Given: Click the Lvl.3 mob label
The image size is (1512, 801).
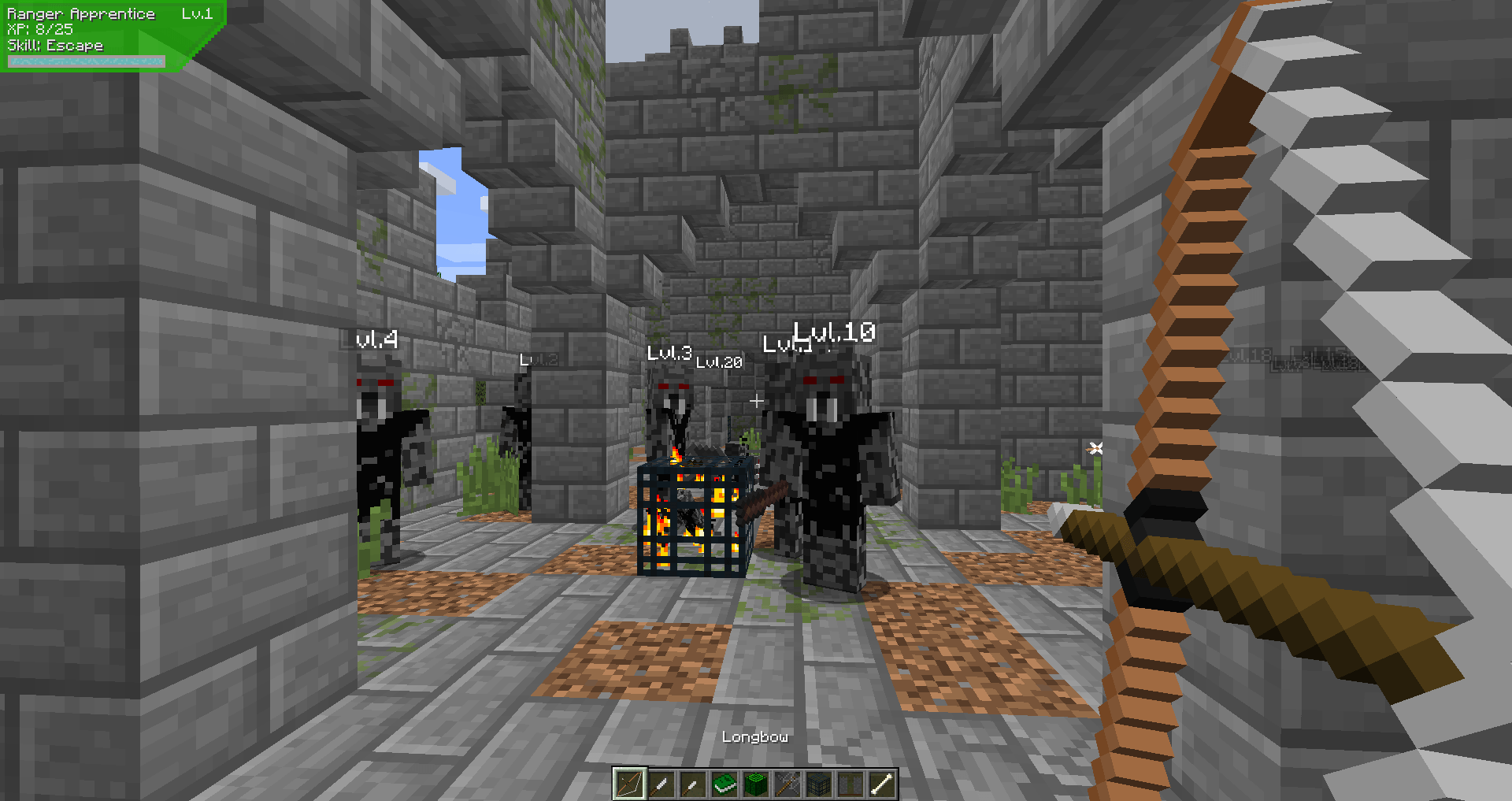Looking at the screenshot, I should [669, 354].
